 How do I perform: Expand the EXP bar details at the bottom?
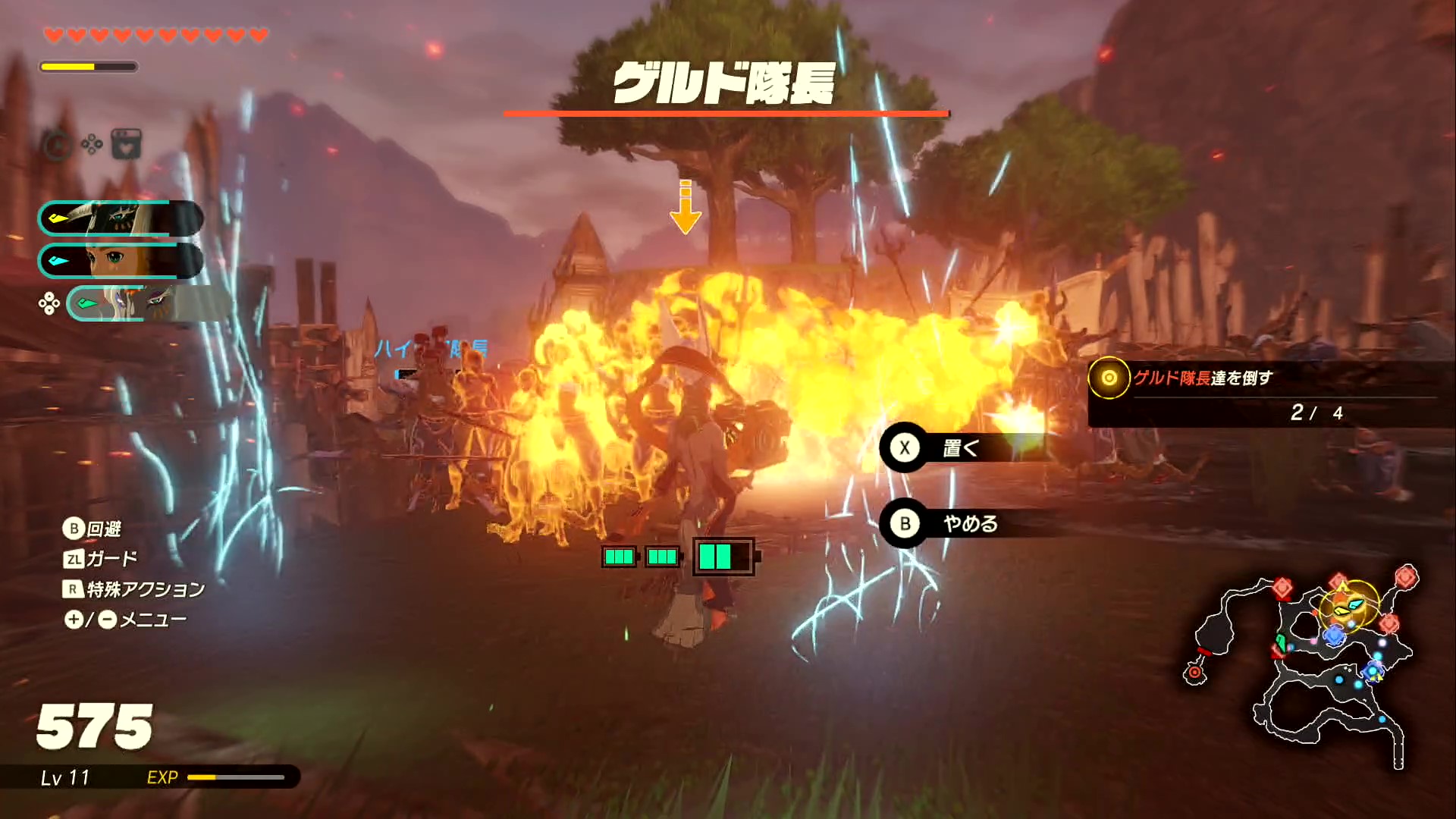coord(235,777)
